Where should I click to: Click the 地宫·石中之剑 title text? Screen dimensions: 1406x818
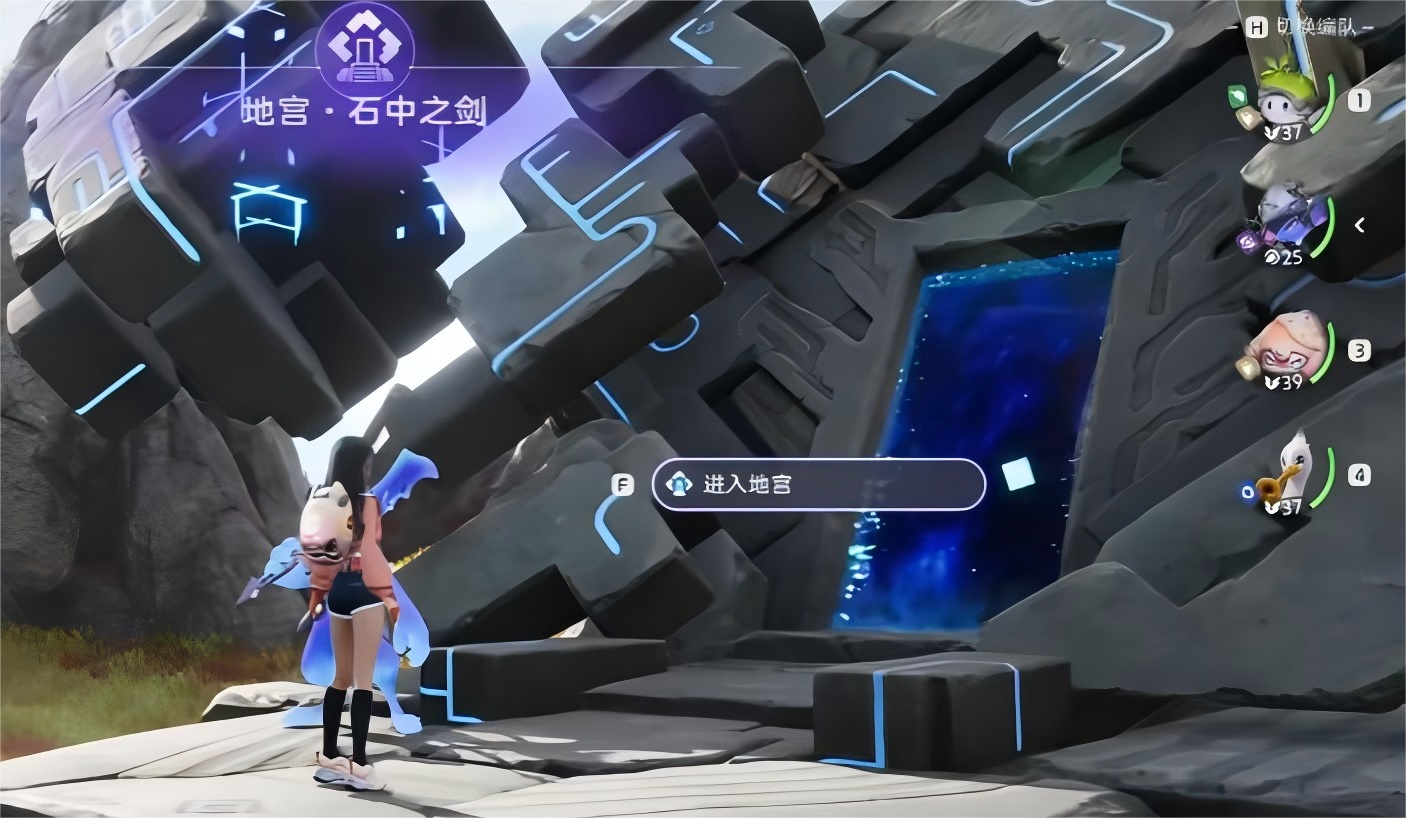(365, 112)
